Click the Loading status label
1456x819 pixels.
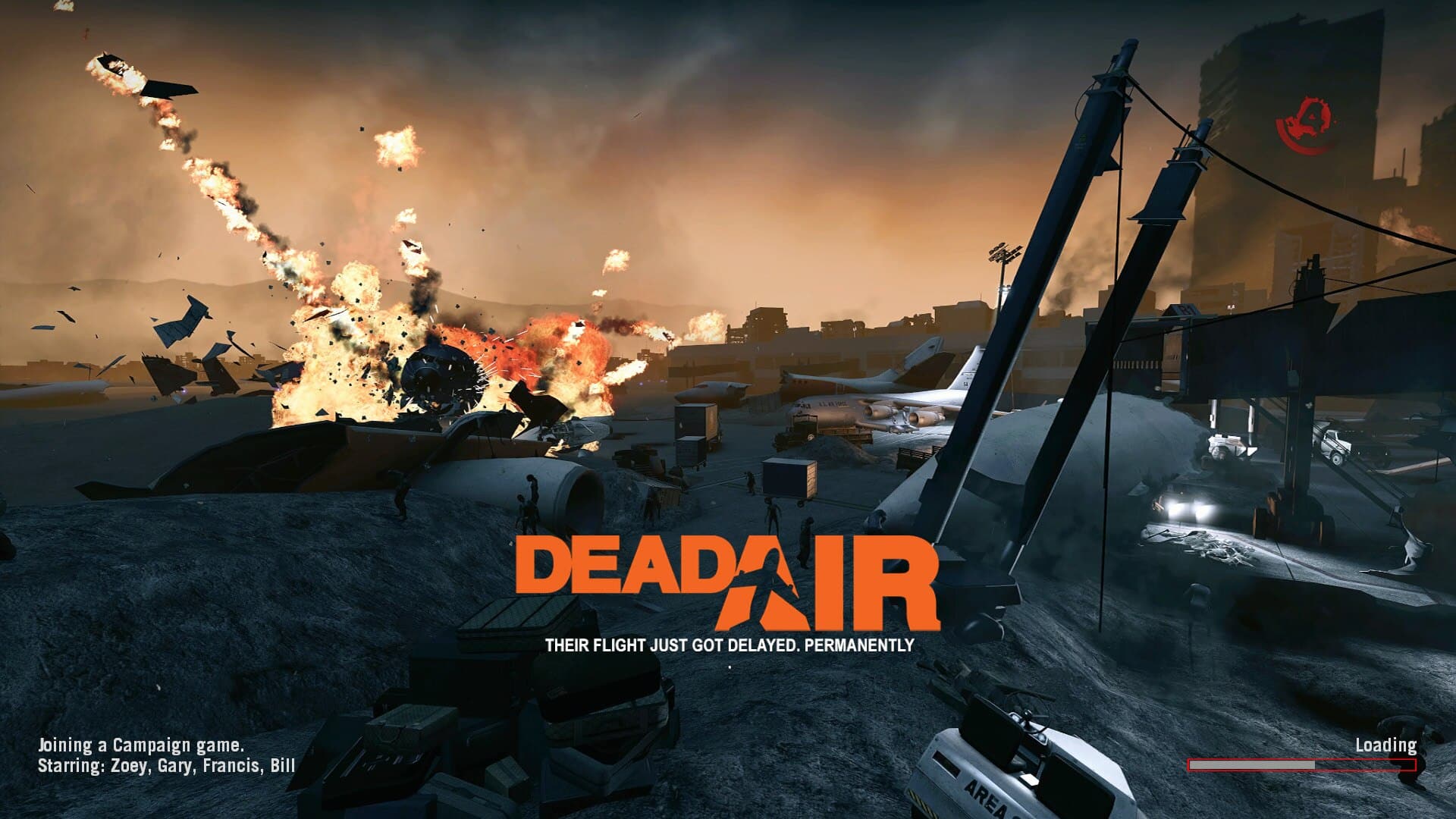coord(1386,745)
